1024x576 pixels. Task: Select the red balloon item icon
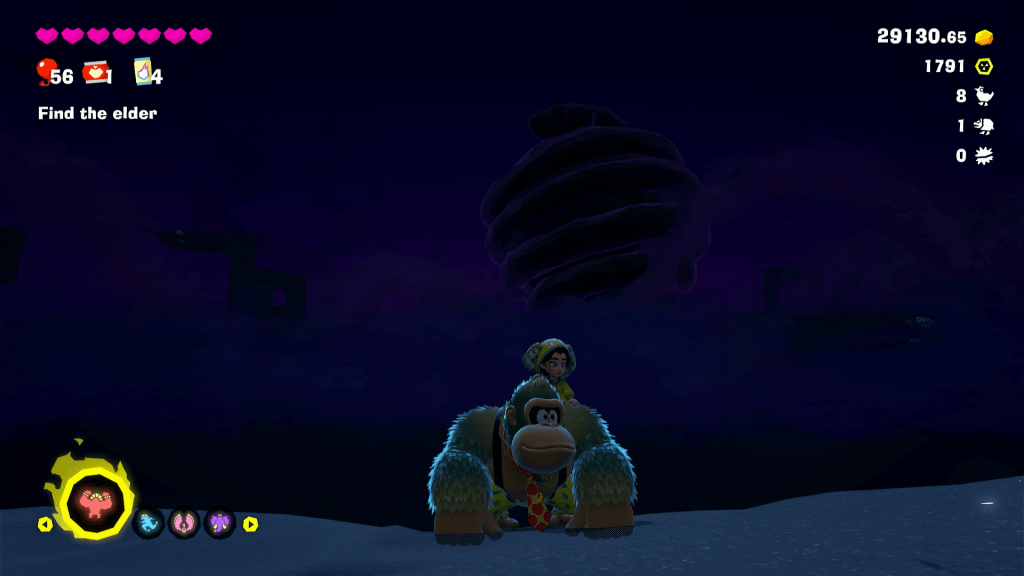[45, 72]
